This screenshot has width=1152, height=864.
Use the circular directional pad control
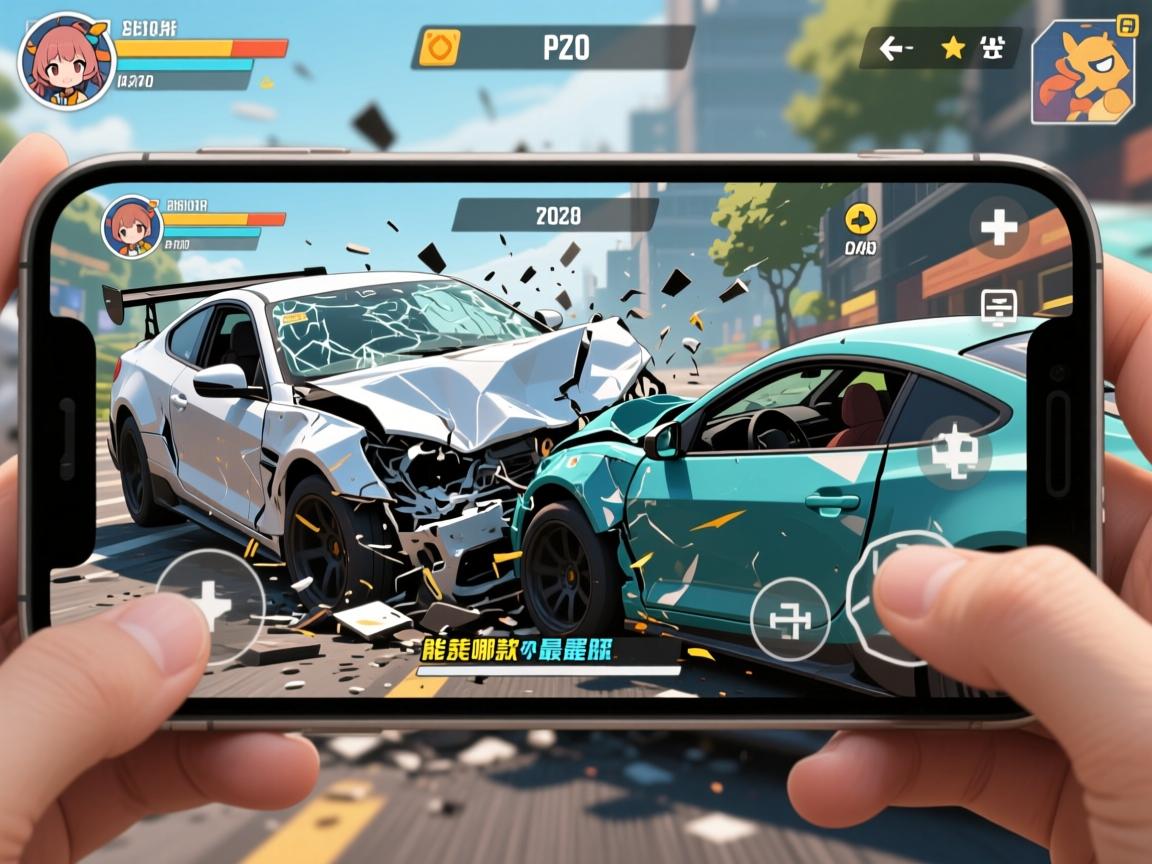tap(211, 603)
